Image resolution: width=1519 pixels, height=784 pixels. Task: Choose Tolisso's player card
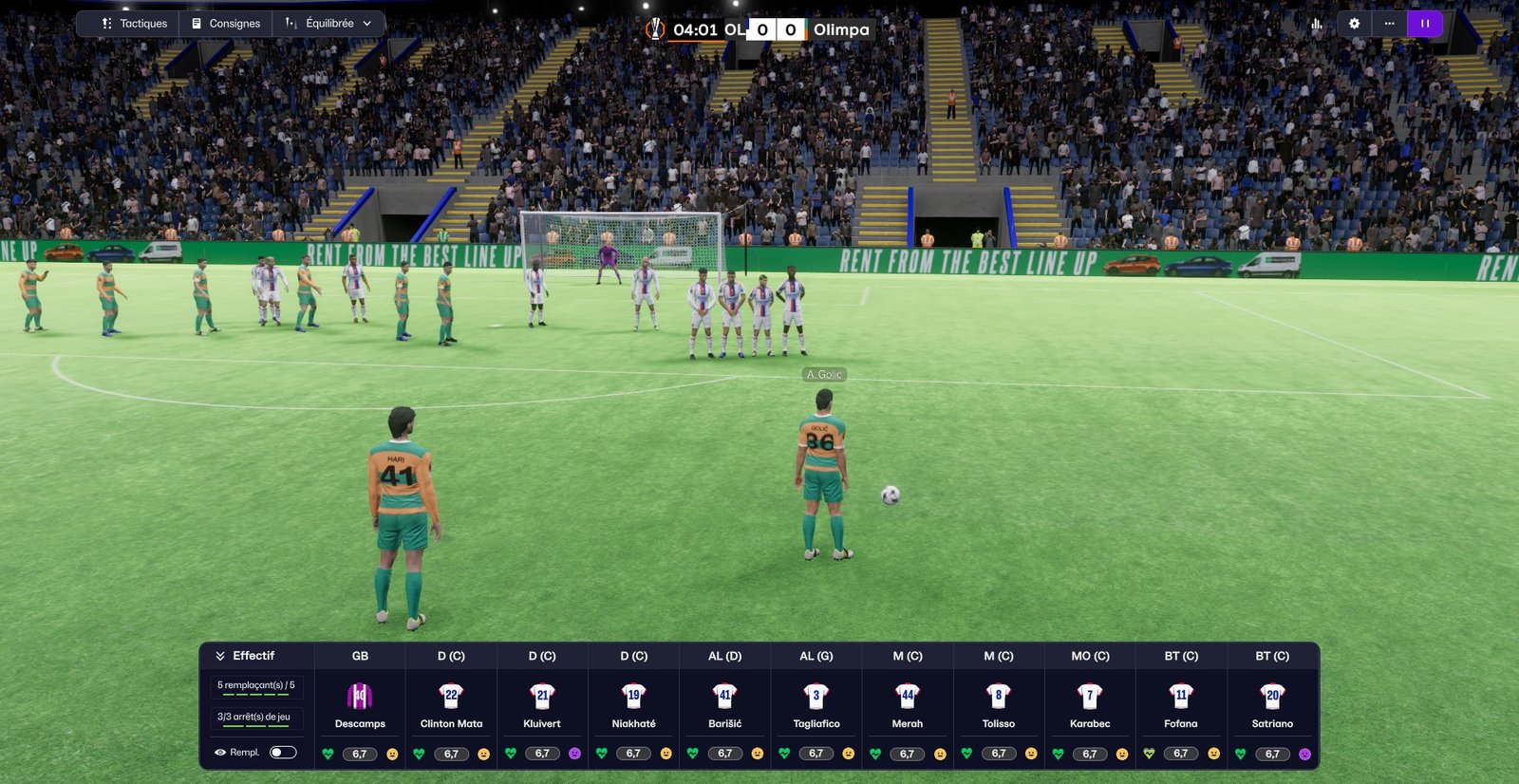[x=999, y=705]
